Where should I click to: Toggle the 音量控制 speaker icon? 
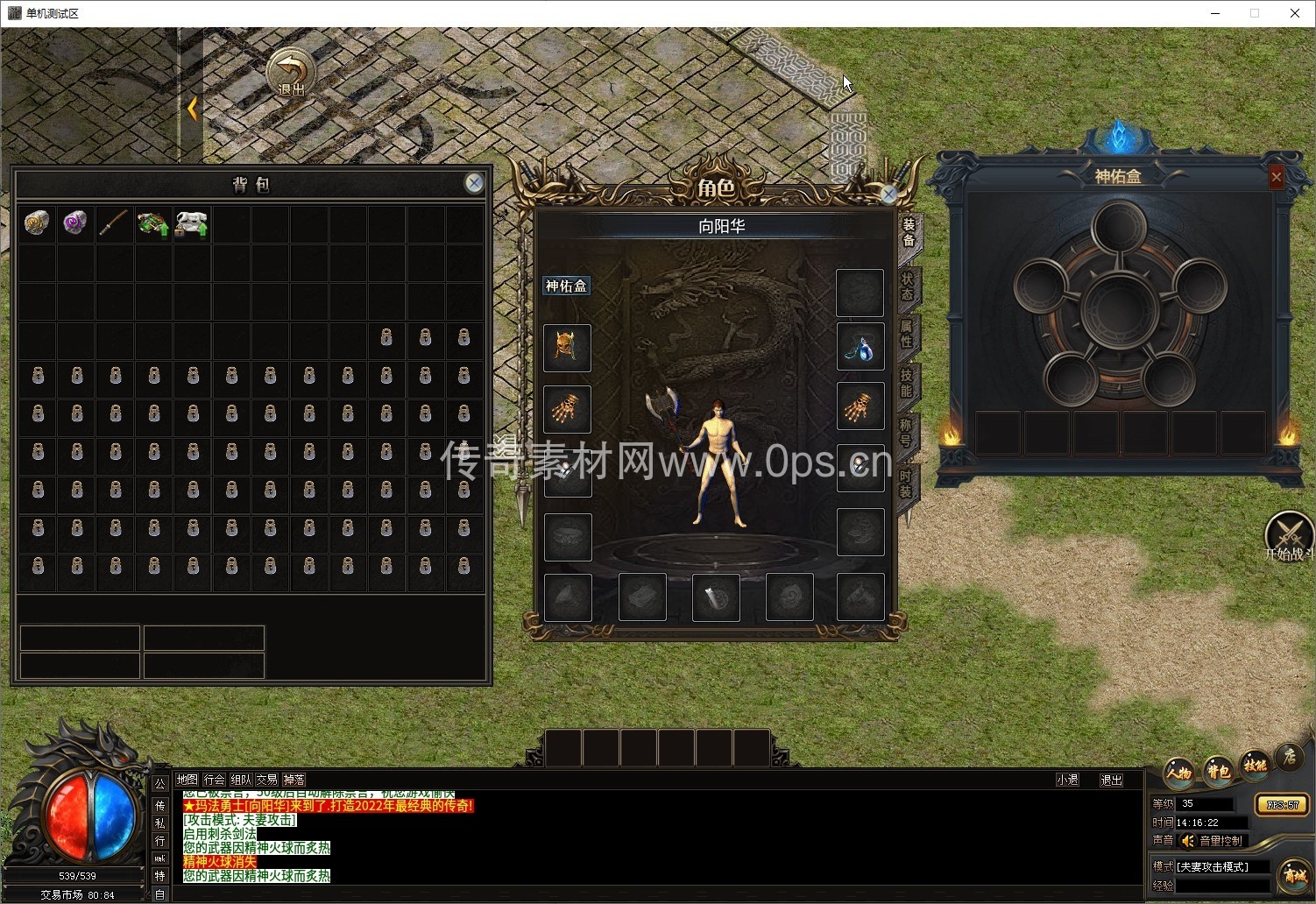point(1188,841)
